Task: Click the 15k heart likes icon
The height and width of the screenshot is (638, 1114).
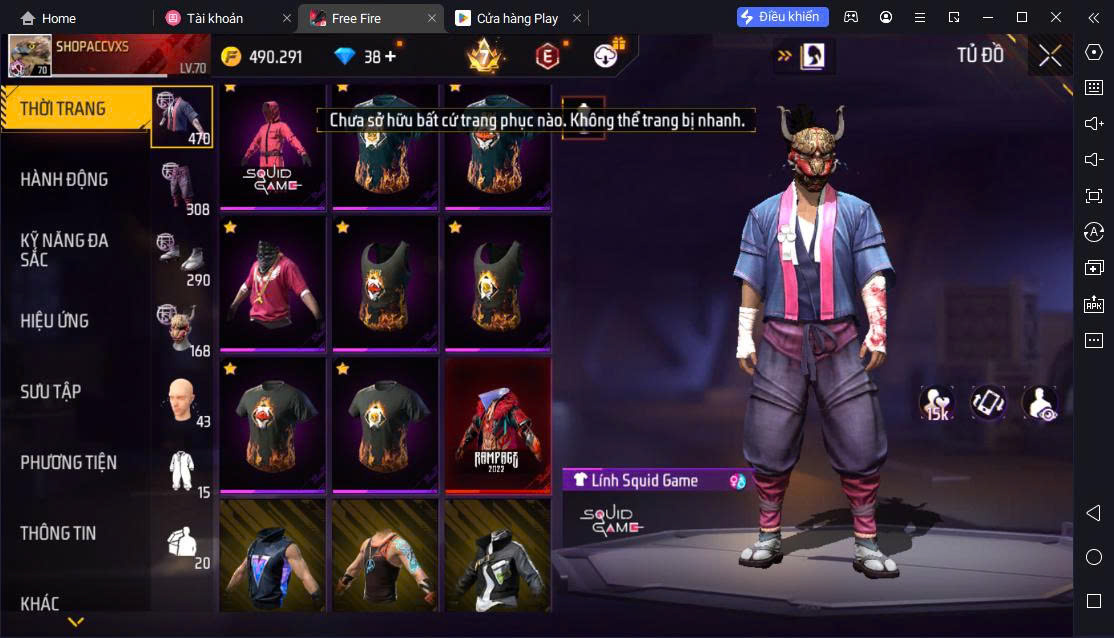Action: click(x=937, y=403)
